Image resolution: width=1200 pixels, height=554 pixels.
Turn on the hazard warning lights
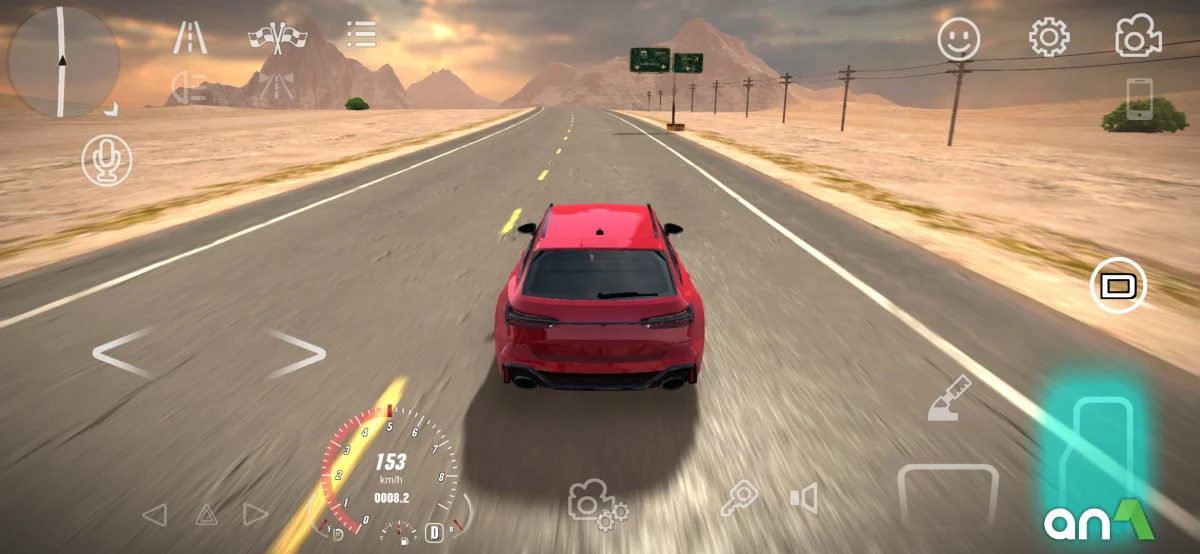[x=206, y=515]
